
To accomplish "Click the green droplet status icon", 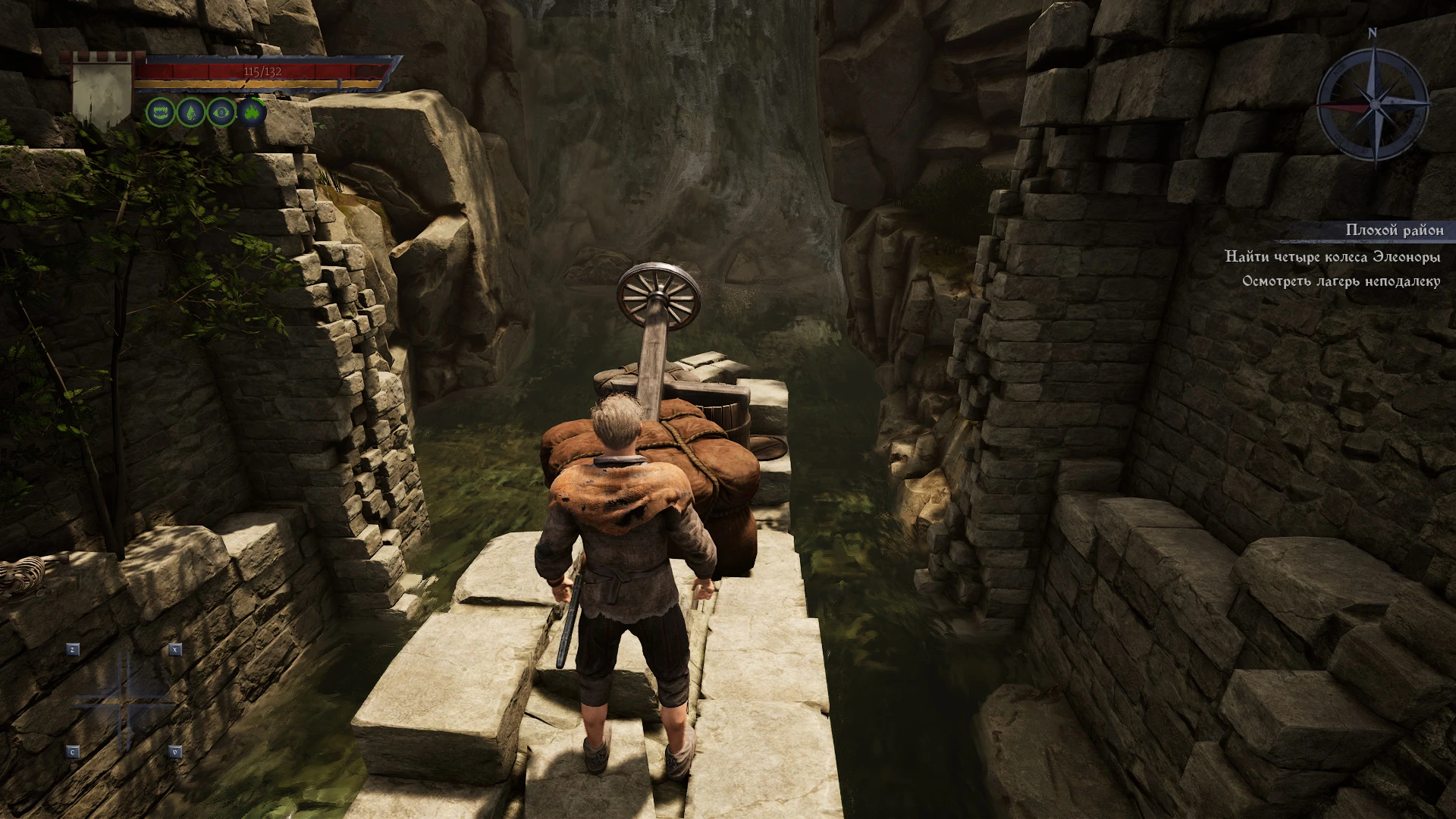I will (x=191, y=113).
